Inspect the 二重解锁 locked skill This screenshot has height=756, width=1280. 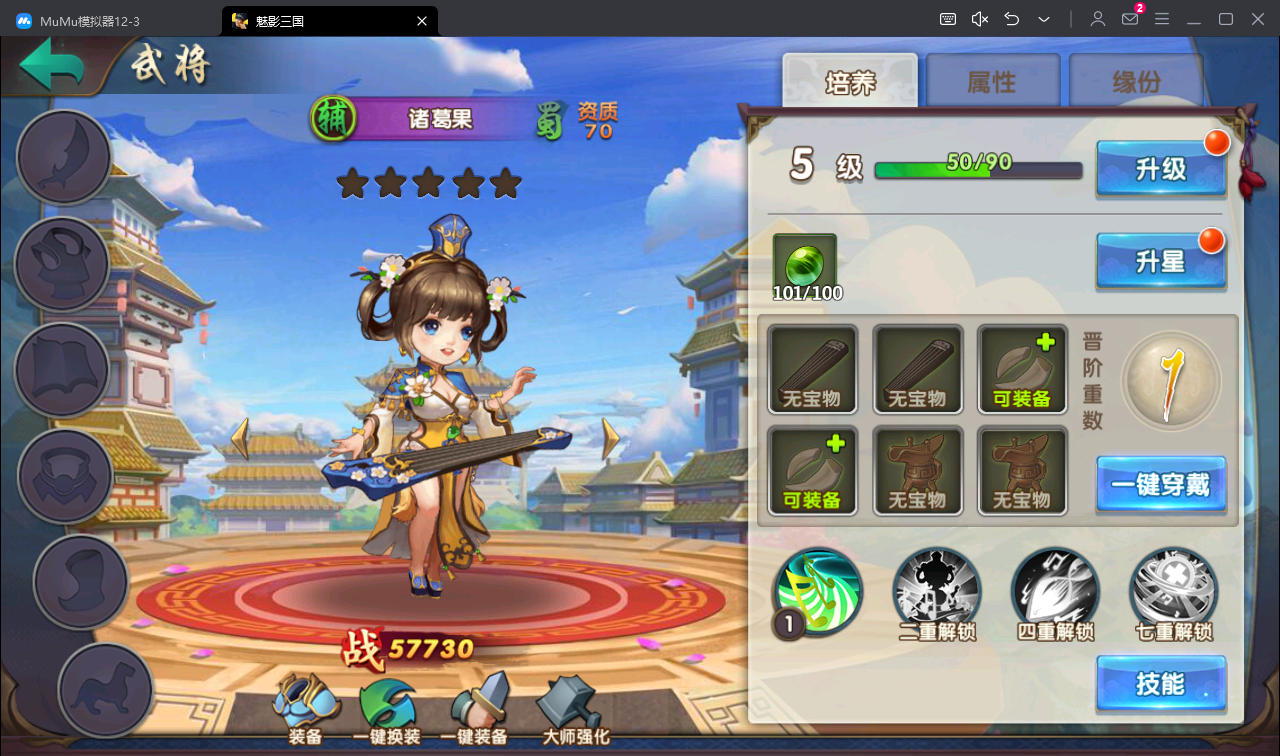(936, 592)
